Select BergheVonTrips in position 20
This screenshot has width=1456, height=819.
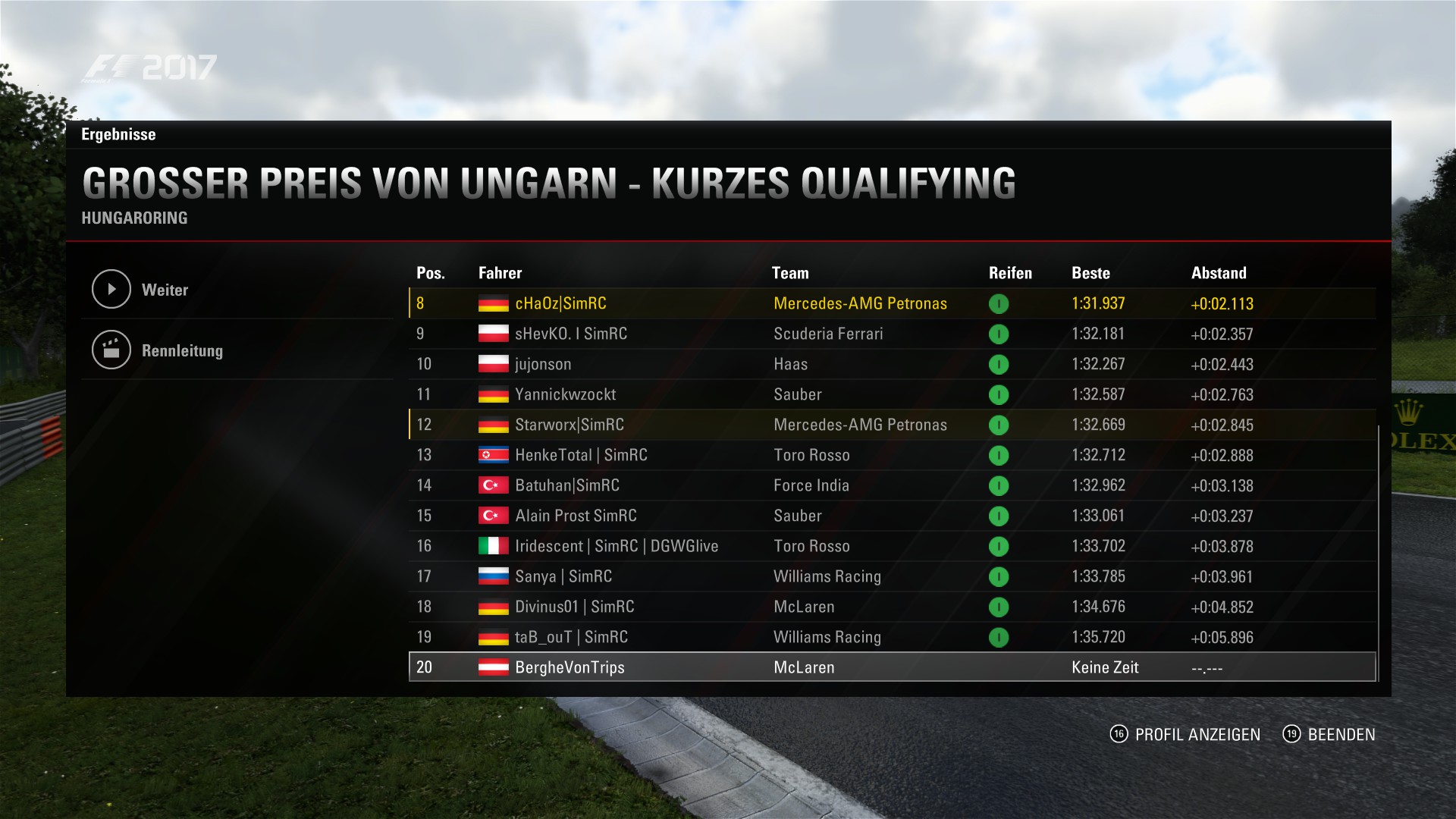coord(570,667)
